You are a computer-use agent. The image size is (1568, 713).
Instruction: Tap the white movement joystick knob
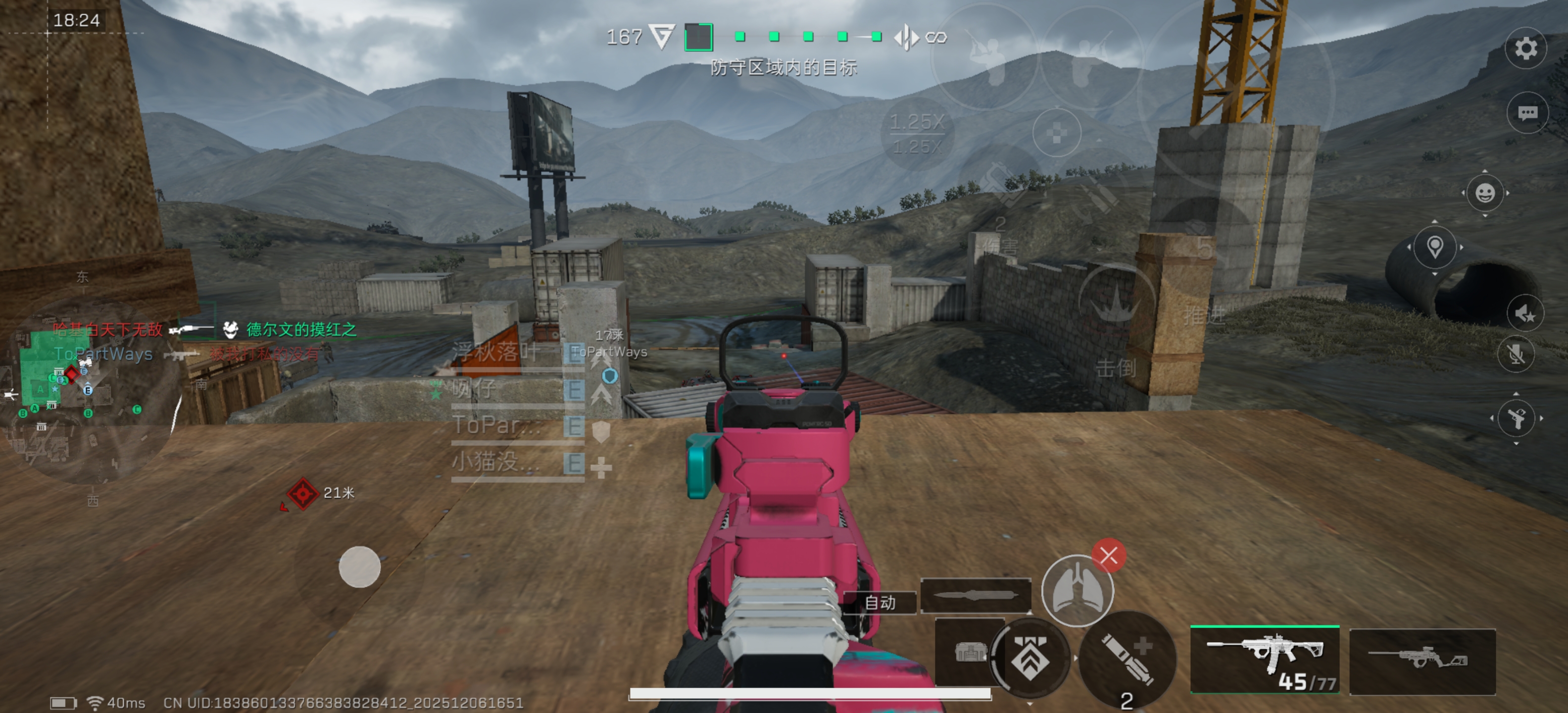click(359, 566)
